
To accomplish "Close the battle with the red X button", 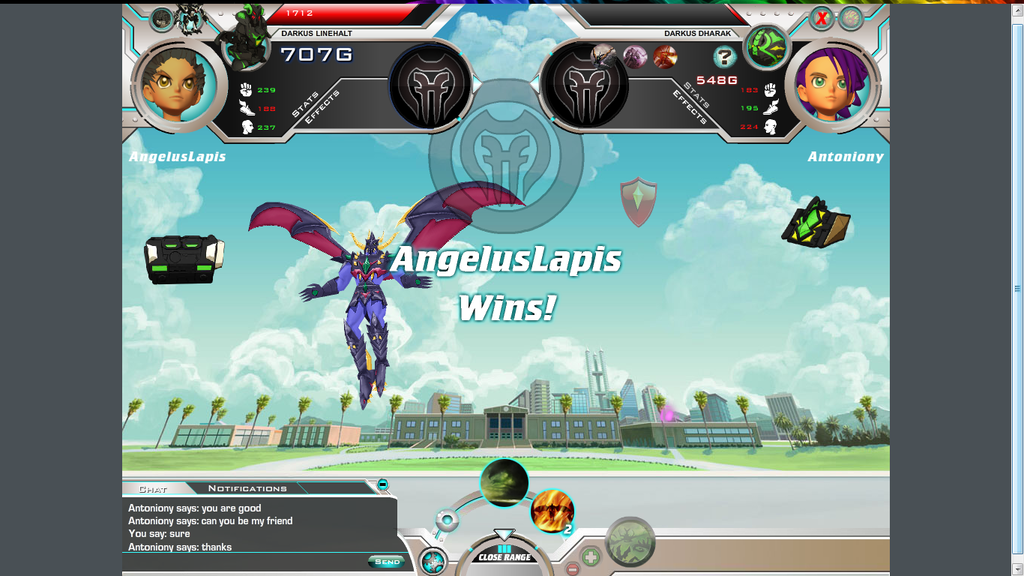I will (821, 18).
